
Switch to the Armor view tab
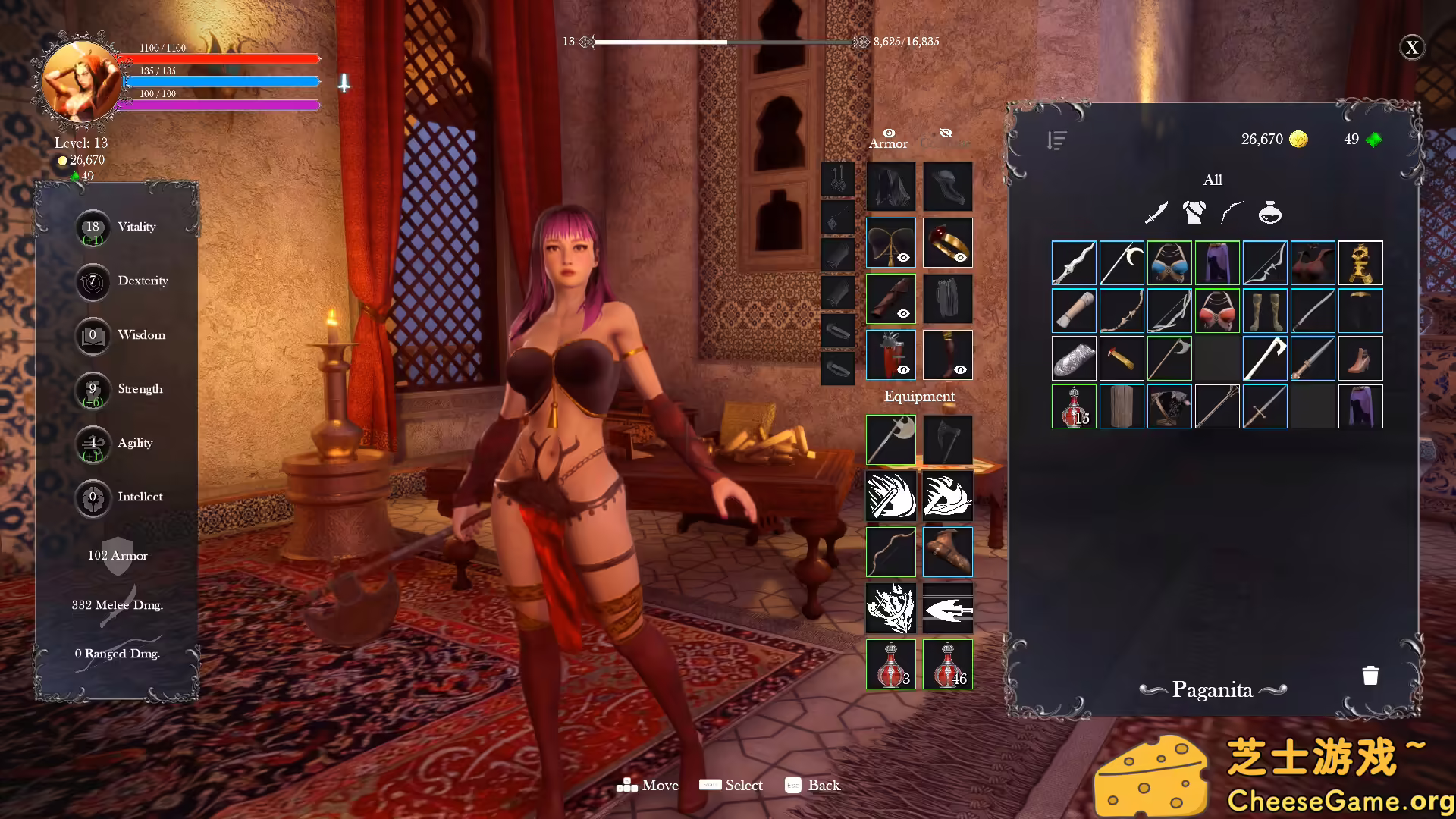click(x=888, y=140)
